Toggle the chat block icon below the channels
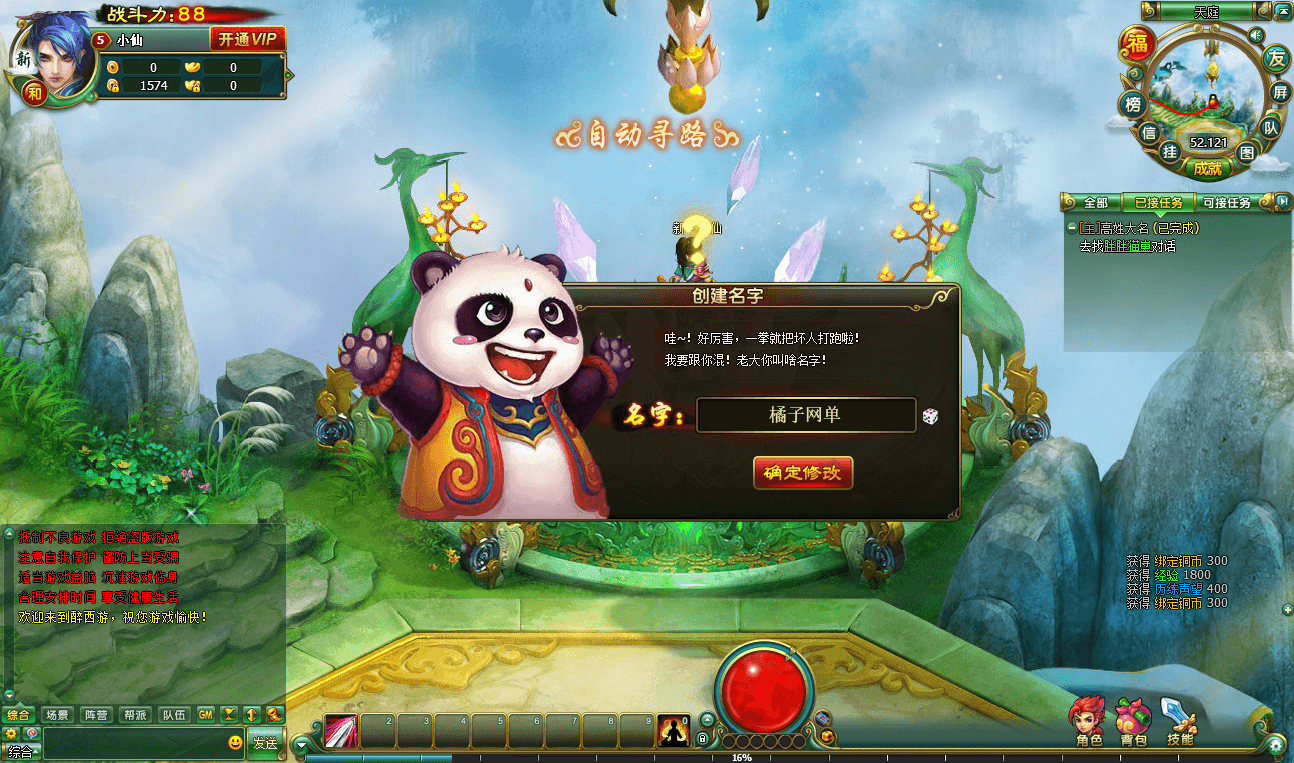The image size is (1294, 763). coord(31,734)
